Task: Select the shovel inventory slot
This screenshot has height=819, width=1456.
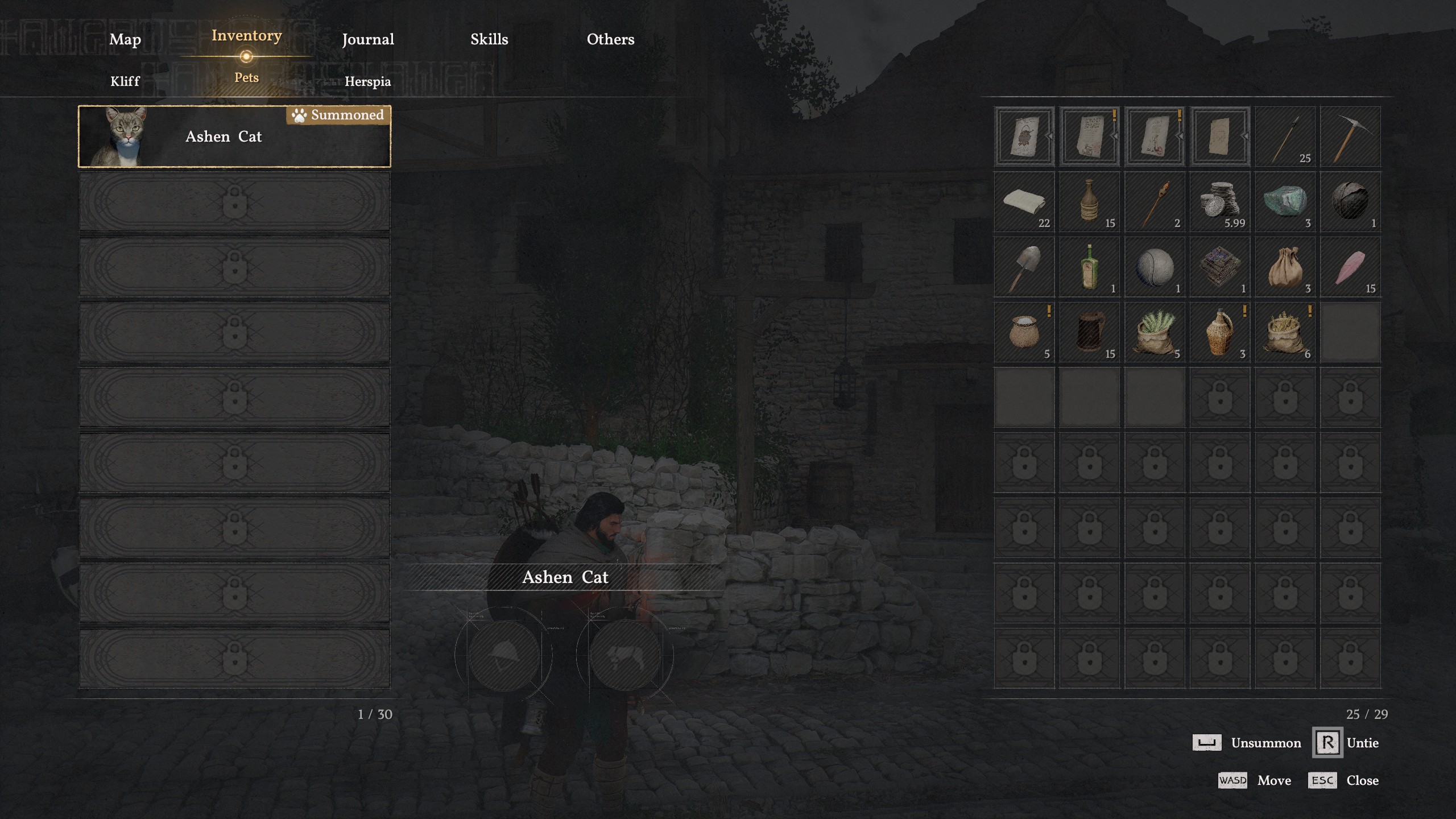Action: 1024,267
